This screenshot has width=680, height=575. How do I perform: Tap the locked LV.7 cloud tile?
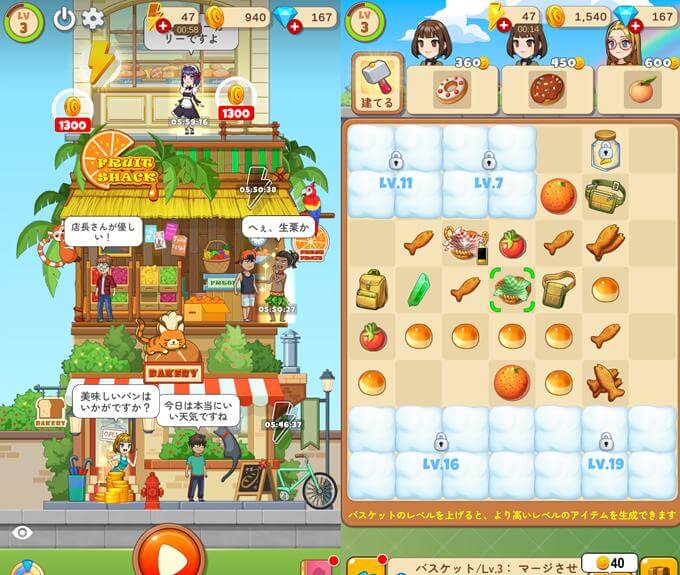[489, 170]
